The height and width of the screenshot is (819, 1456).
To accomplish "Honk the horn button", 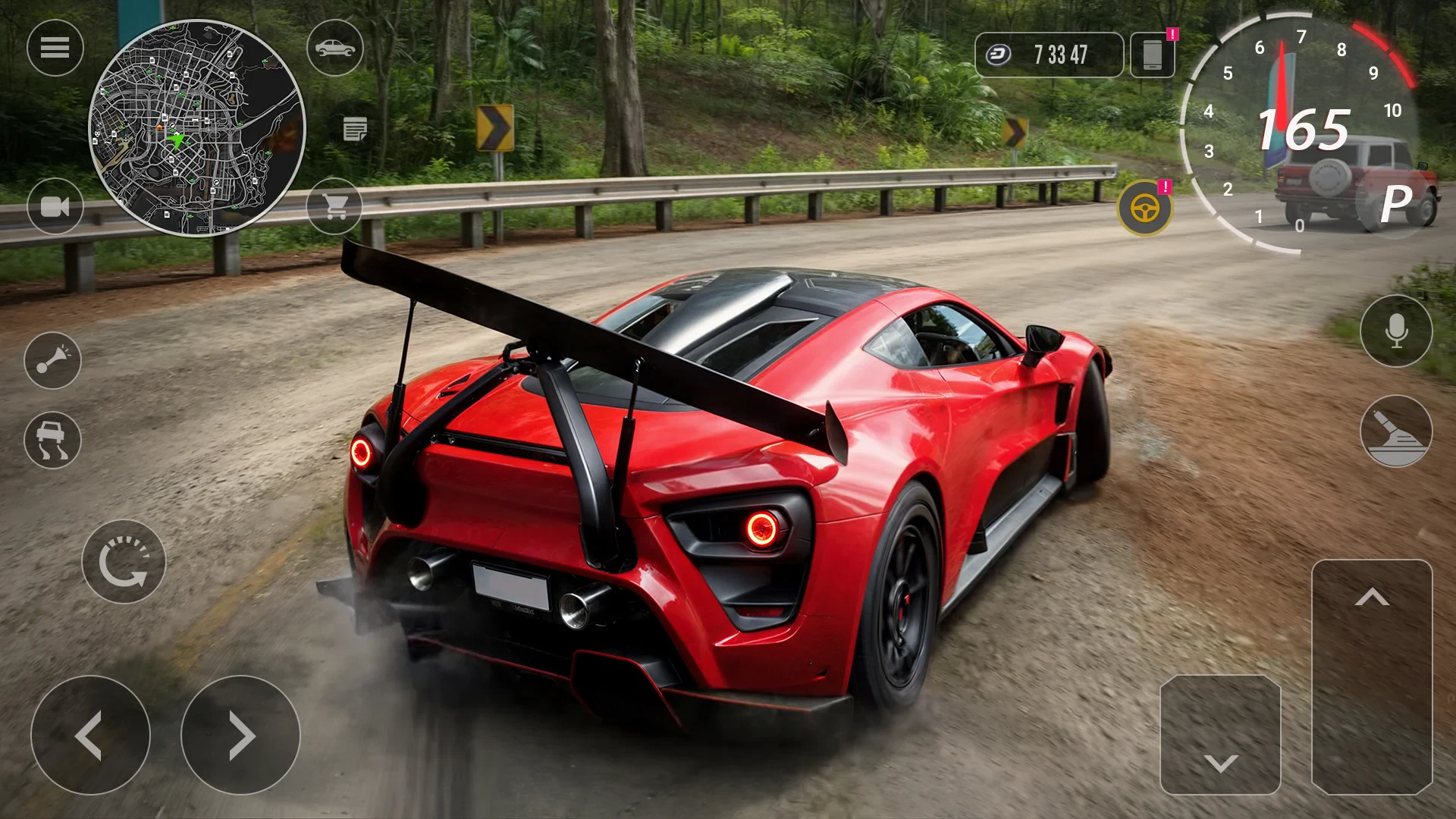I will coord(52,360).
